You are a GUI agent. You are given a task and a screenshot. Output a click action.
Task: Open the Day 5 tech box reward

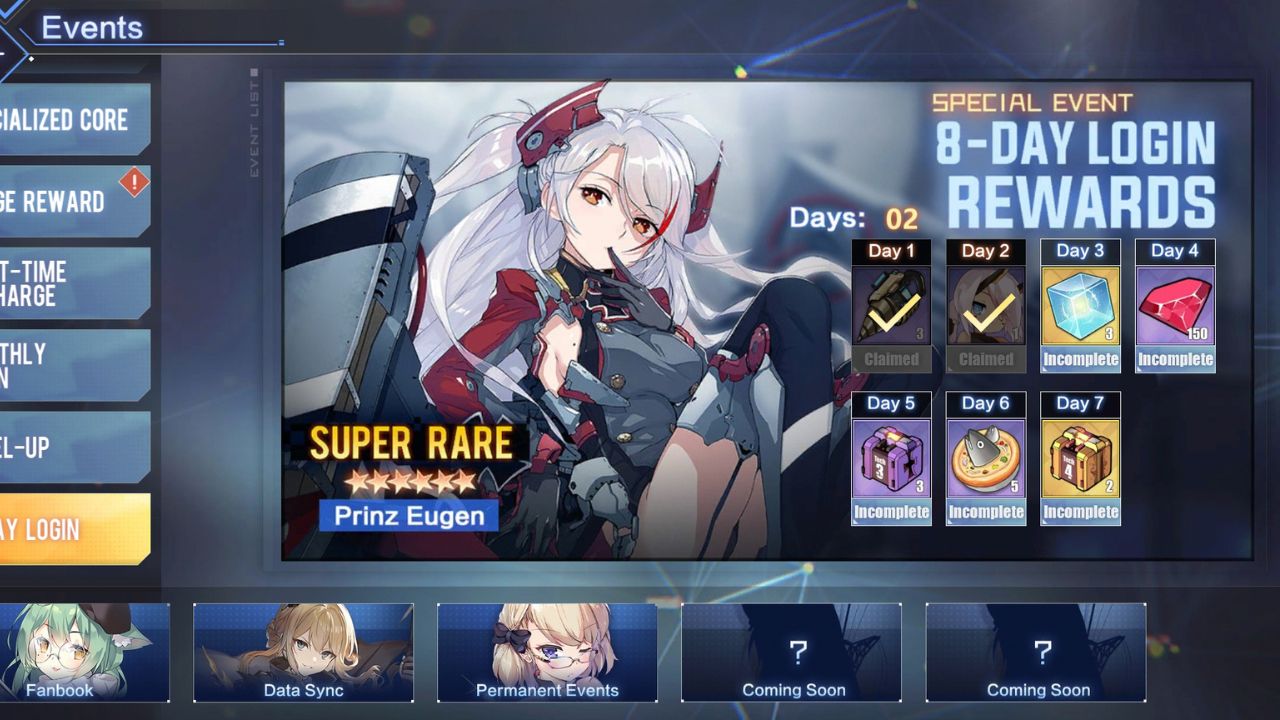click(891, 458)
